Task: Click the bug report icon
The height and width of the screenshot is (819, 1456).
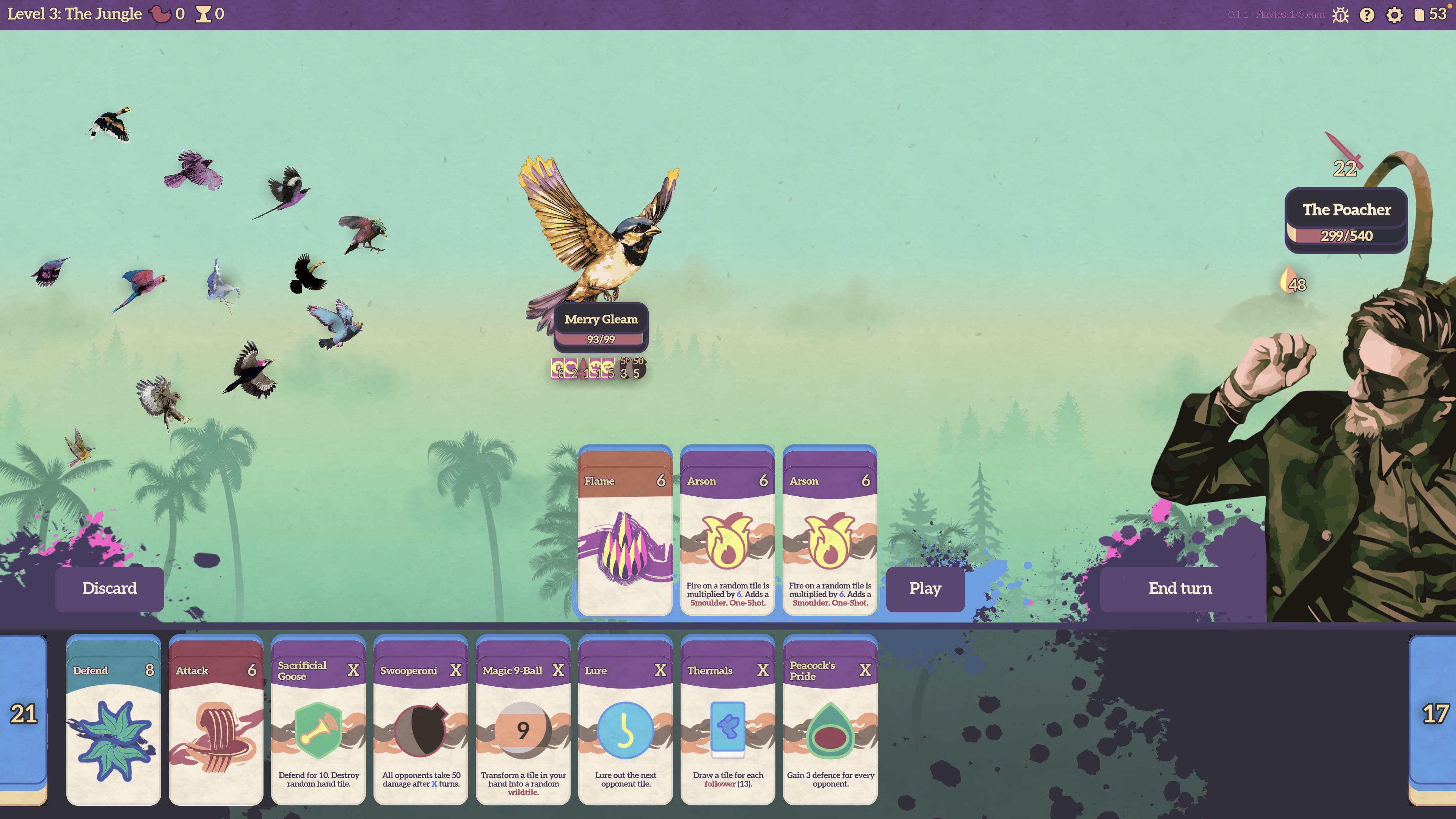Action: pos(1340,15)
